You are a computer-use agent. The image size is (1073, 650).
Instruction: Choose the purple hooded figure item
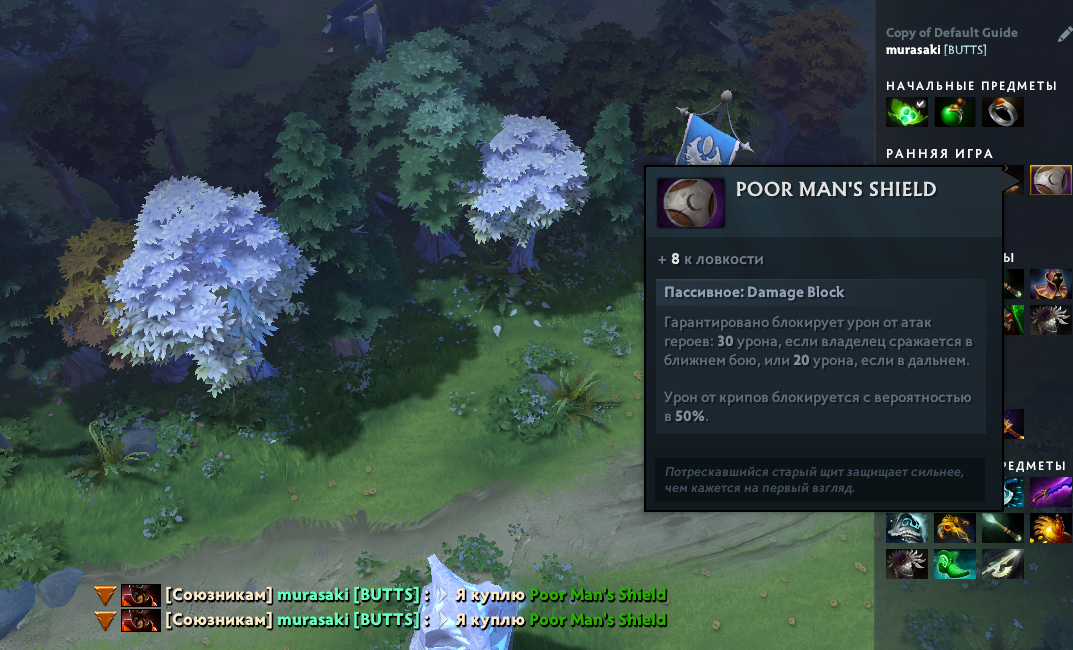(x=1050, y=284)
